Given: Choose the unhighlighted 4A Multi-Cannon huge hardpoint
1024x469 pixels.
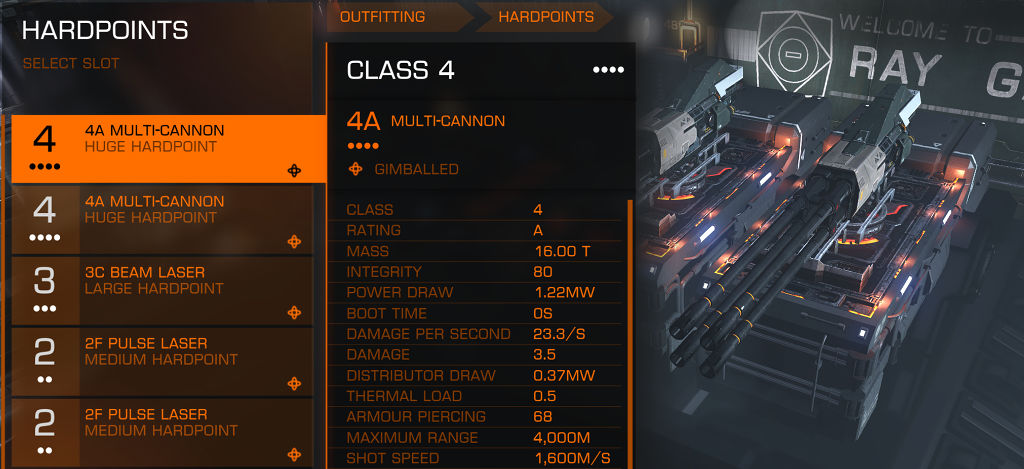Looking at the screenshot, I should click(168, 218).
